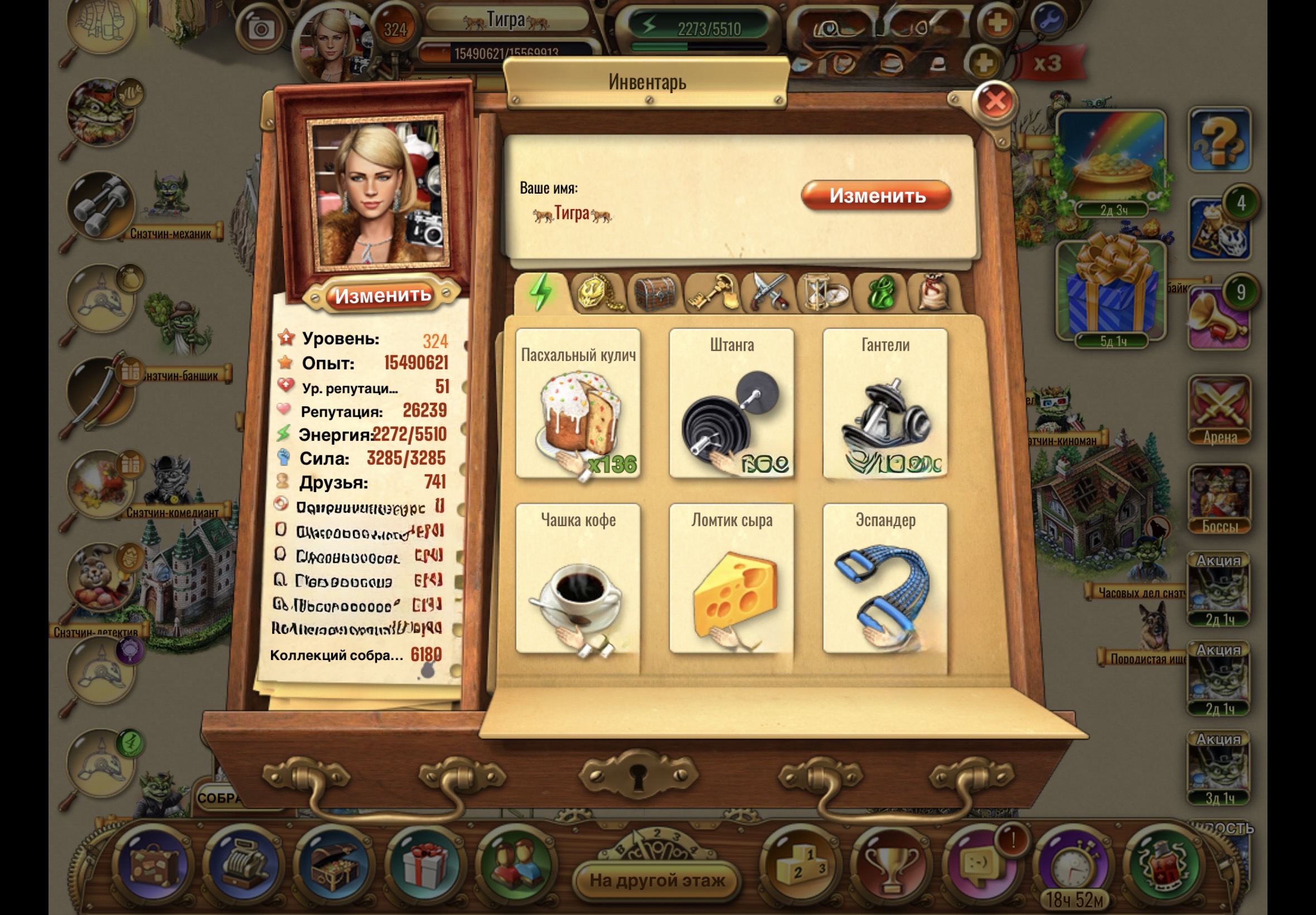
Task: Open the Арена menu
Action: (x=1219, y=411)
